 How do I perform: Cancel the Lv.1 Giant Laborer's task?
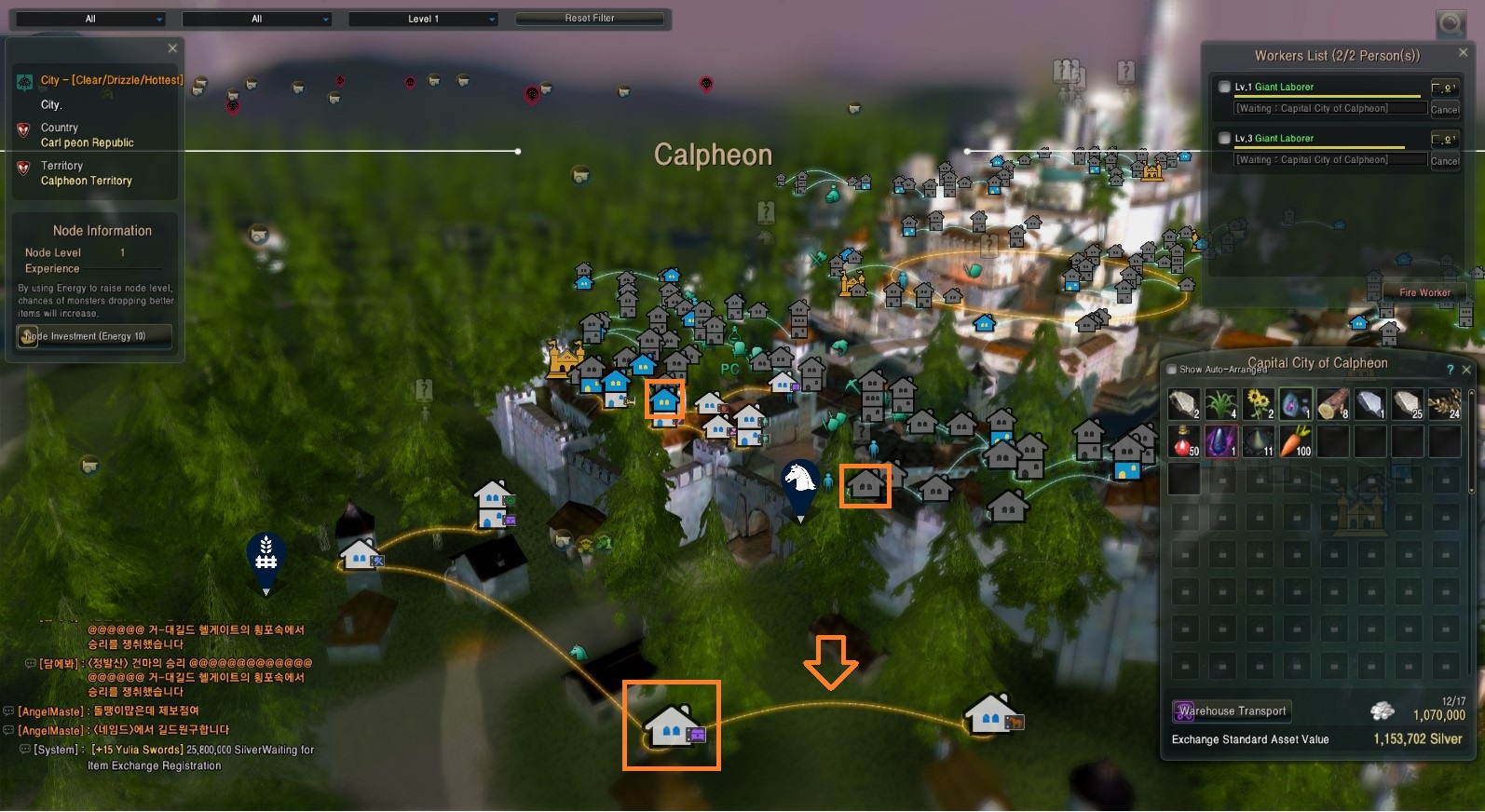click(x=1444, y=109)
